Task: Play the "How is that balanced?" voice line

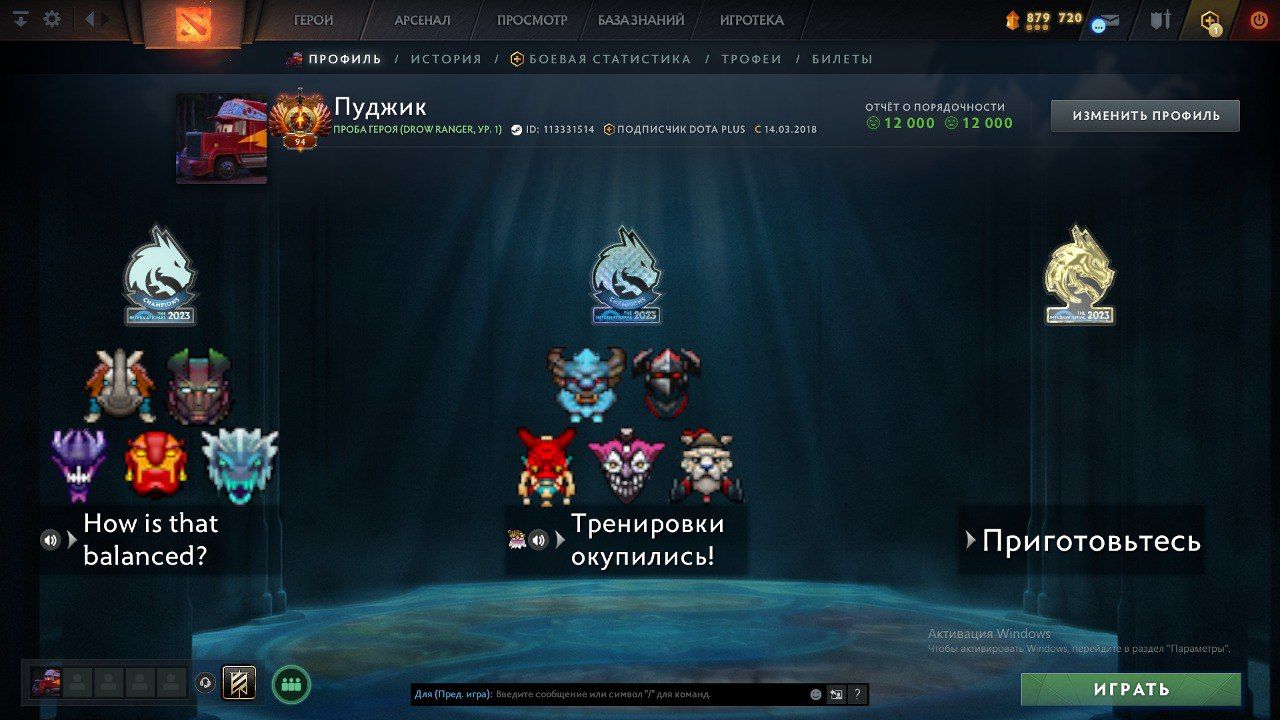Action: [50, 540]
